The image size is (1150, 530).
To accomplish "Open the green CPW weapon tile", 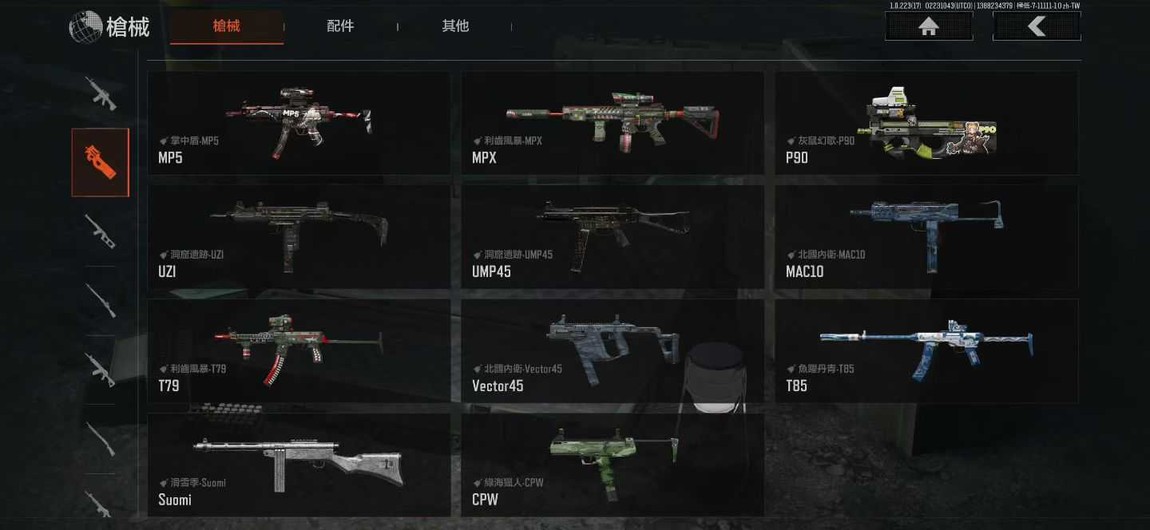I will (x=612, y=465).
